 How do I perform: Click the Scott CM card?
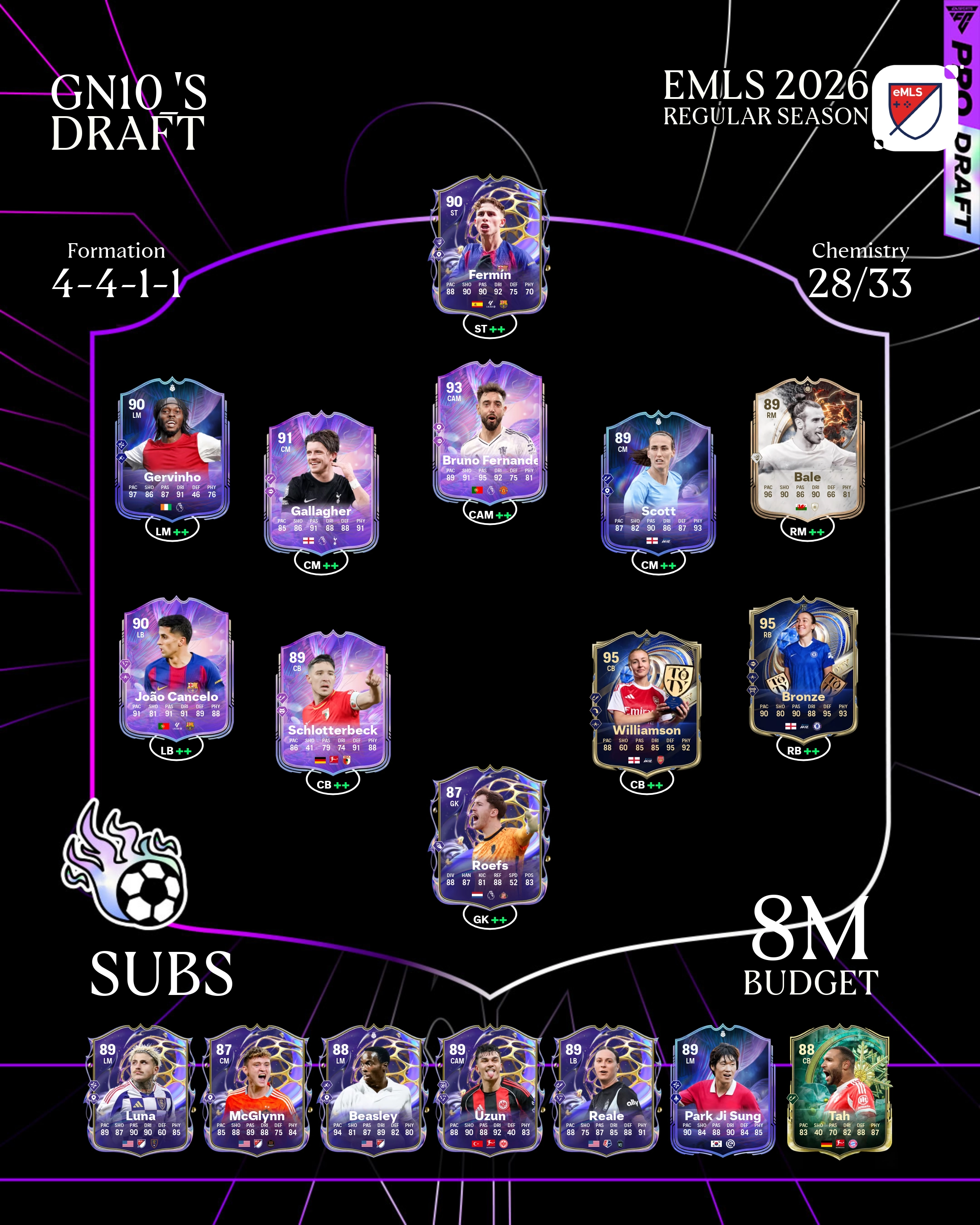(x=658, y=483)
